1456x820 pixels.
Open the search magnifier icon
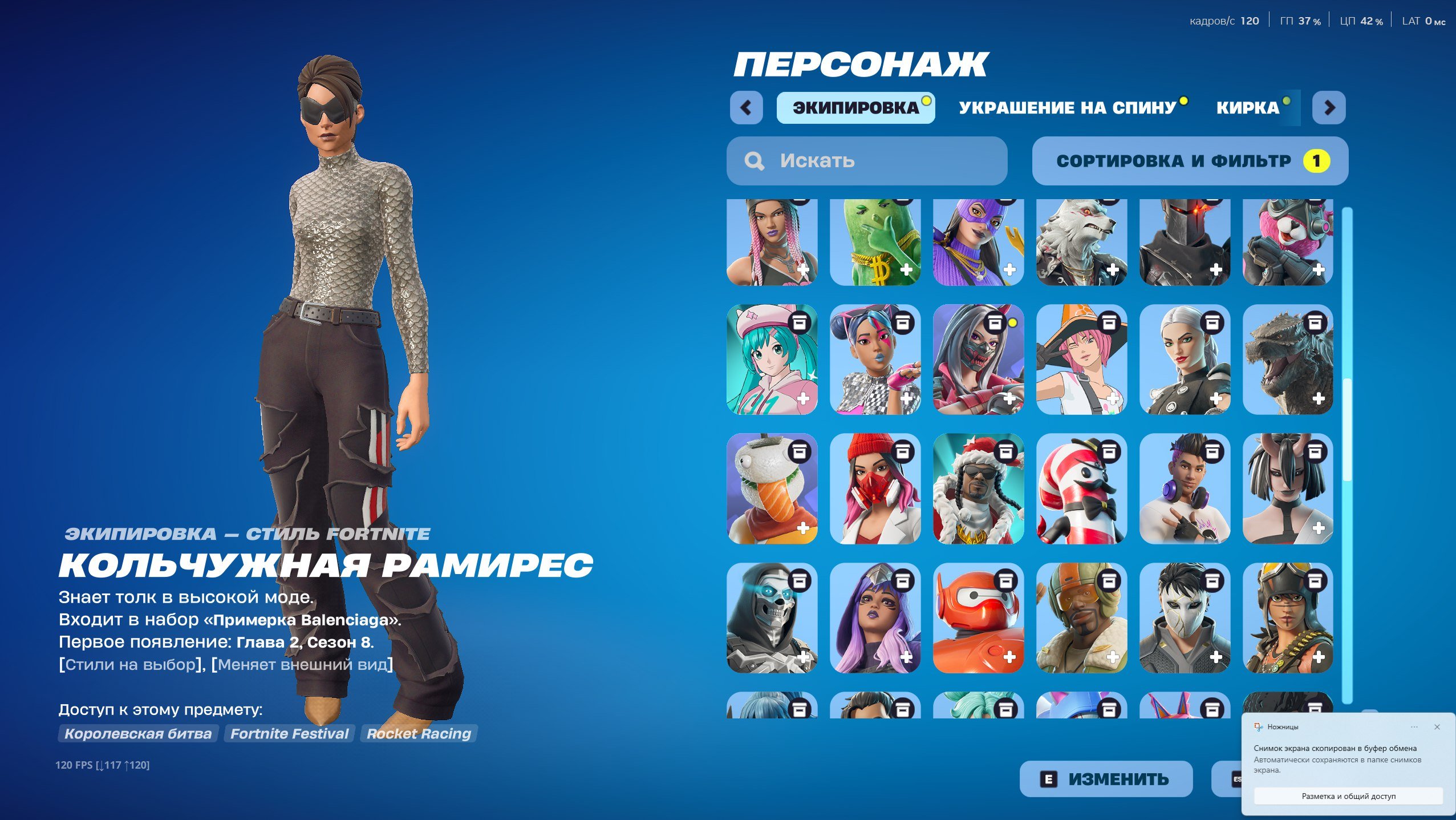(754, 161)
